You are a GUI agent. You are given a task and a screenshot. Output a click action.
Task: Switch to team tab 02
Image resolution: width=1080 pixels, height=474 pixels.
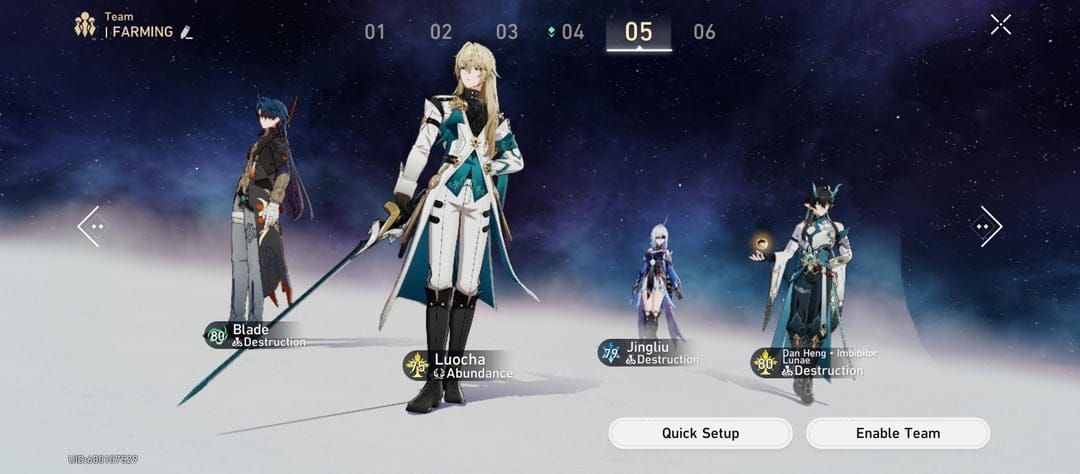(x=441, y=32)
